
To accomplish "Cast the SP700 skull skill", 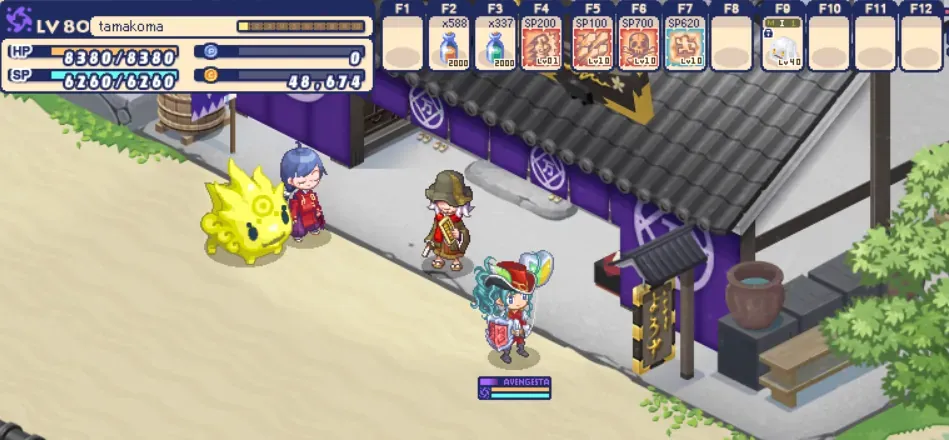I will point(635,47).
